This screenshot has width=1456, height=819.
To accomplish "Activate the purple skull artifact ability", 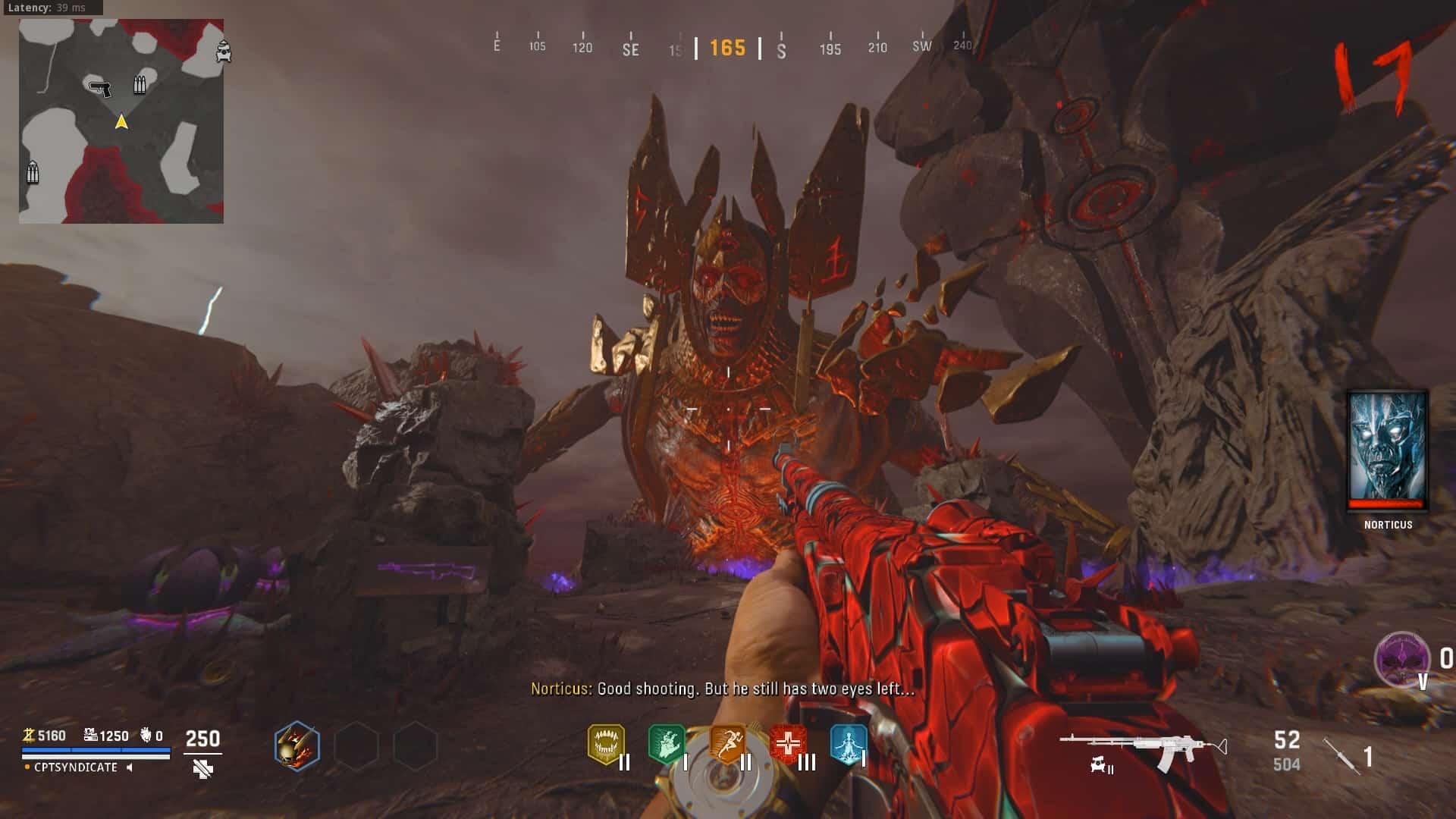I will click(x=1401, y=658).
